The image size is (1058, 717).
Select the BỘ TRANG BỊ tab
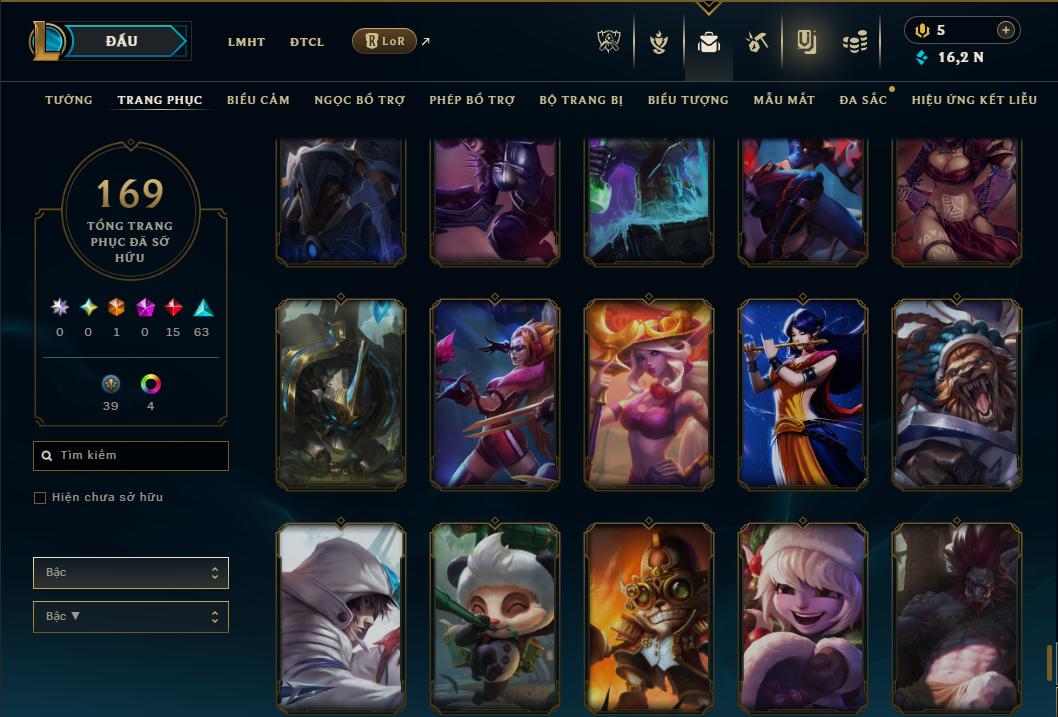(581, 100)
